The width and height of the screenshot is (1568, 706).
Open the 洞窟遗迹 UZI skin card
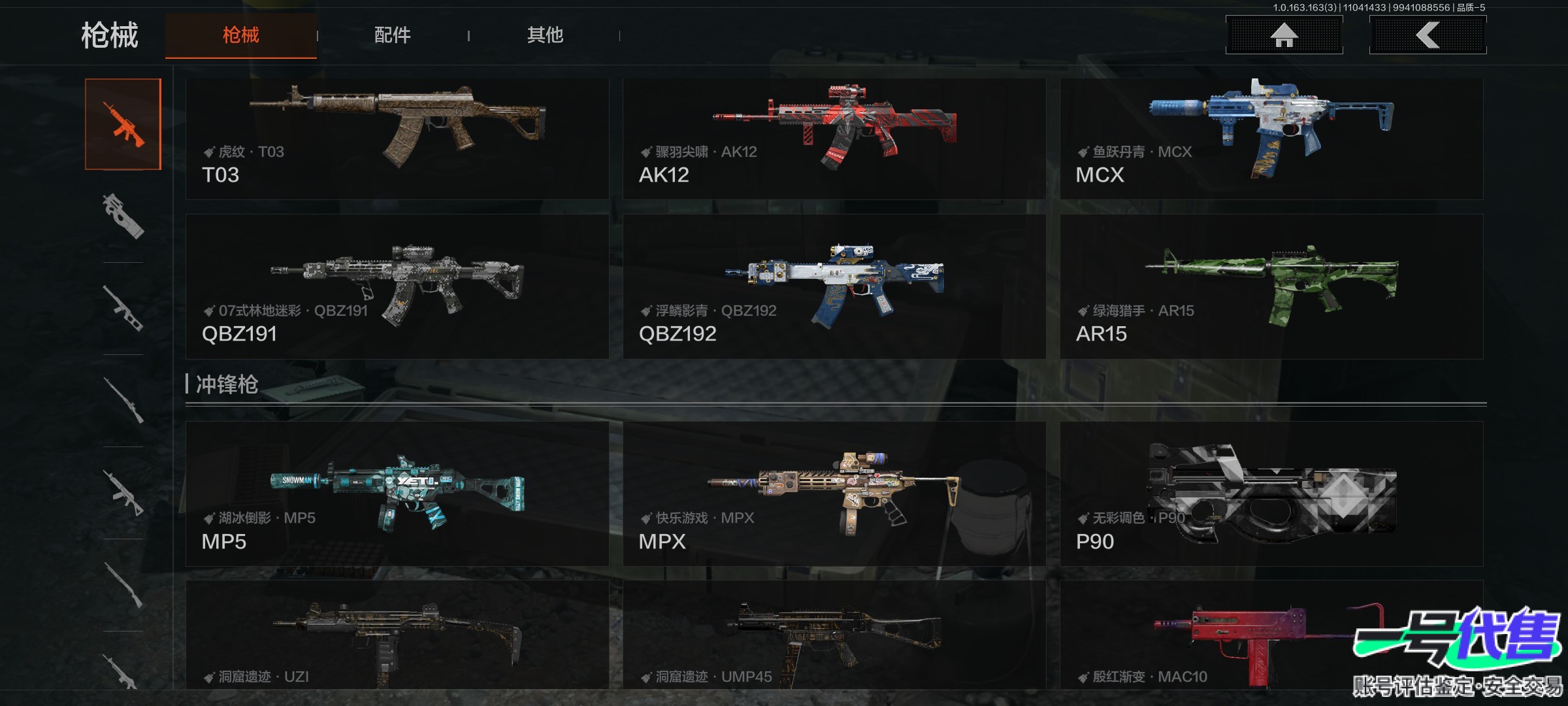click(x=397, y=635)
